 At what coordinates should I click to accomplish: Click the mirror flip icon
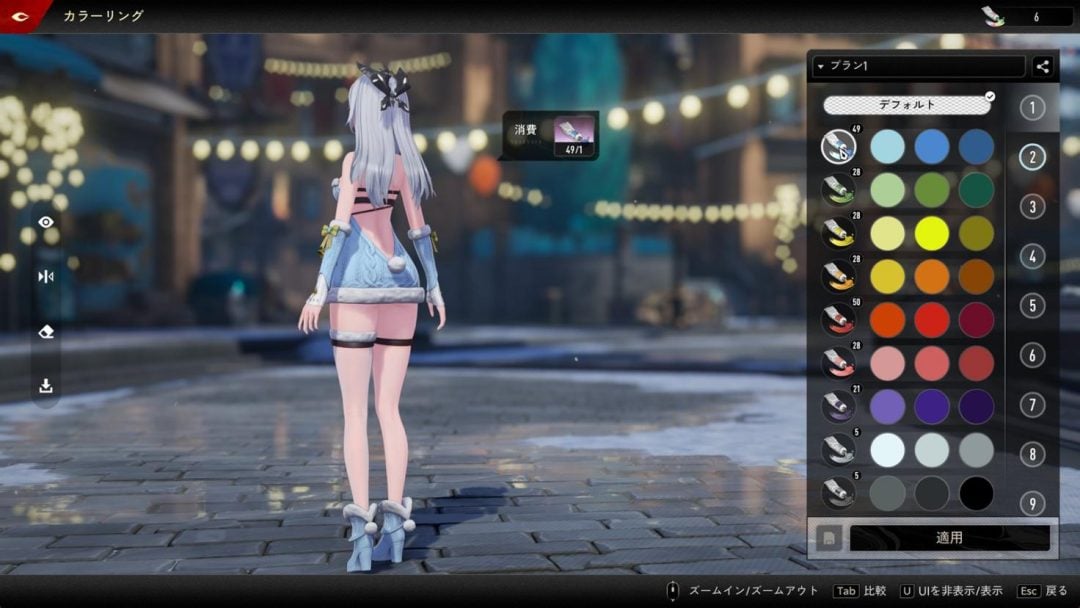(46, 277)
